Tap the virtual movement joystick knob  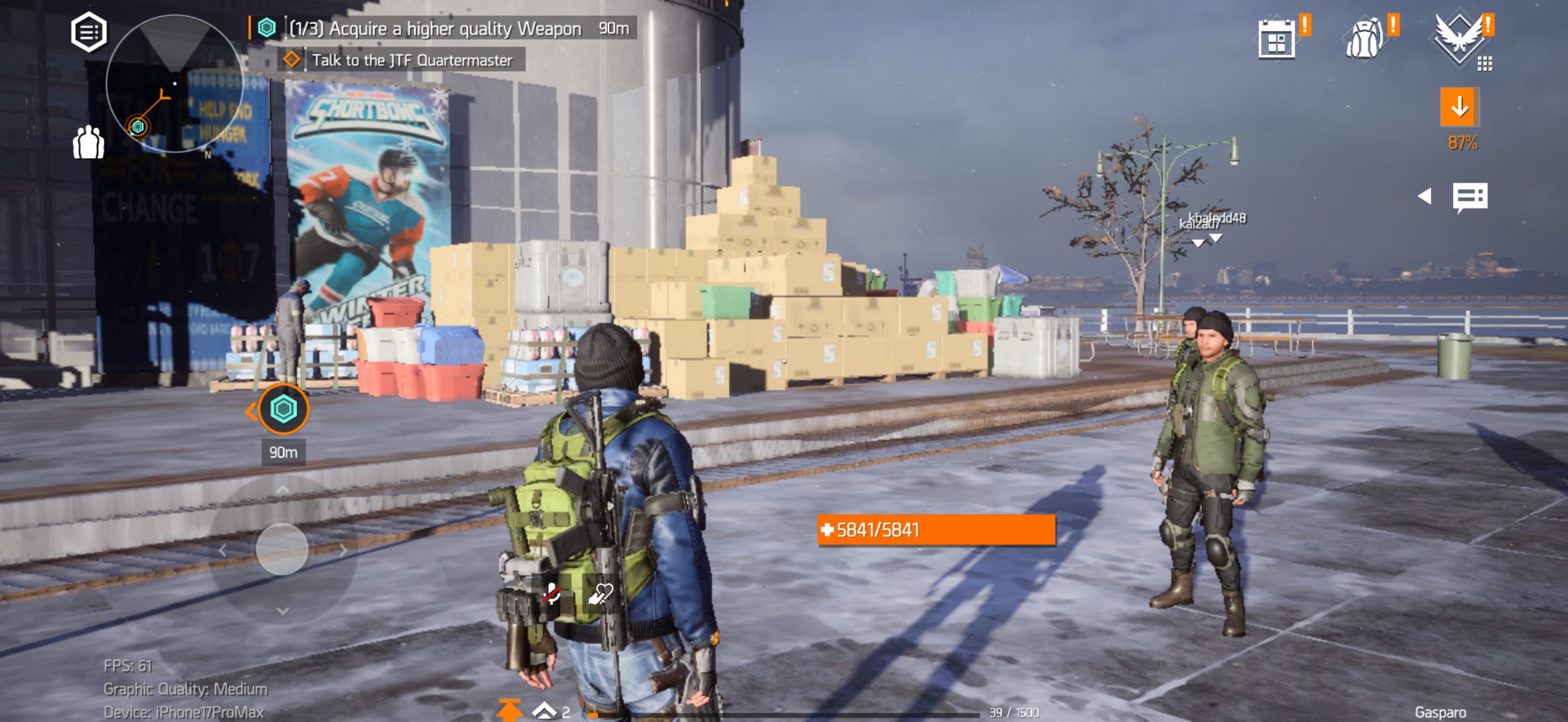click(x=282, y=549)
